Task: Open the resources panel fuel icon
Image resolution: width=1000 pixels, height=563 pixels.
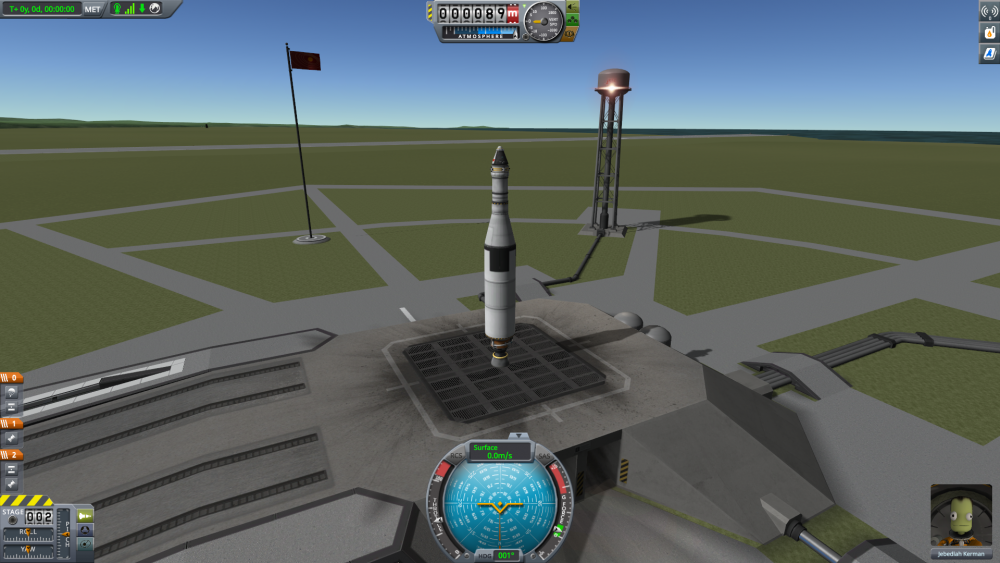Action: point(988,32)
